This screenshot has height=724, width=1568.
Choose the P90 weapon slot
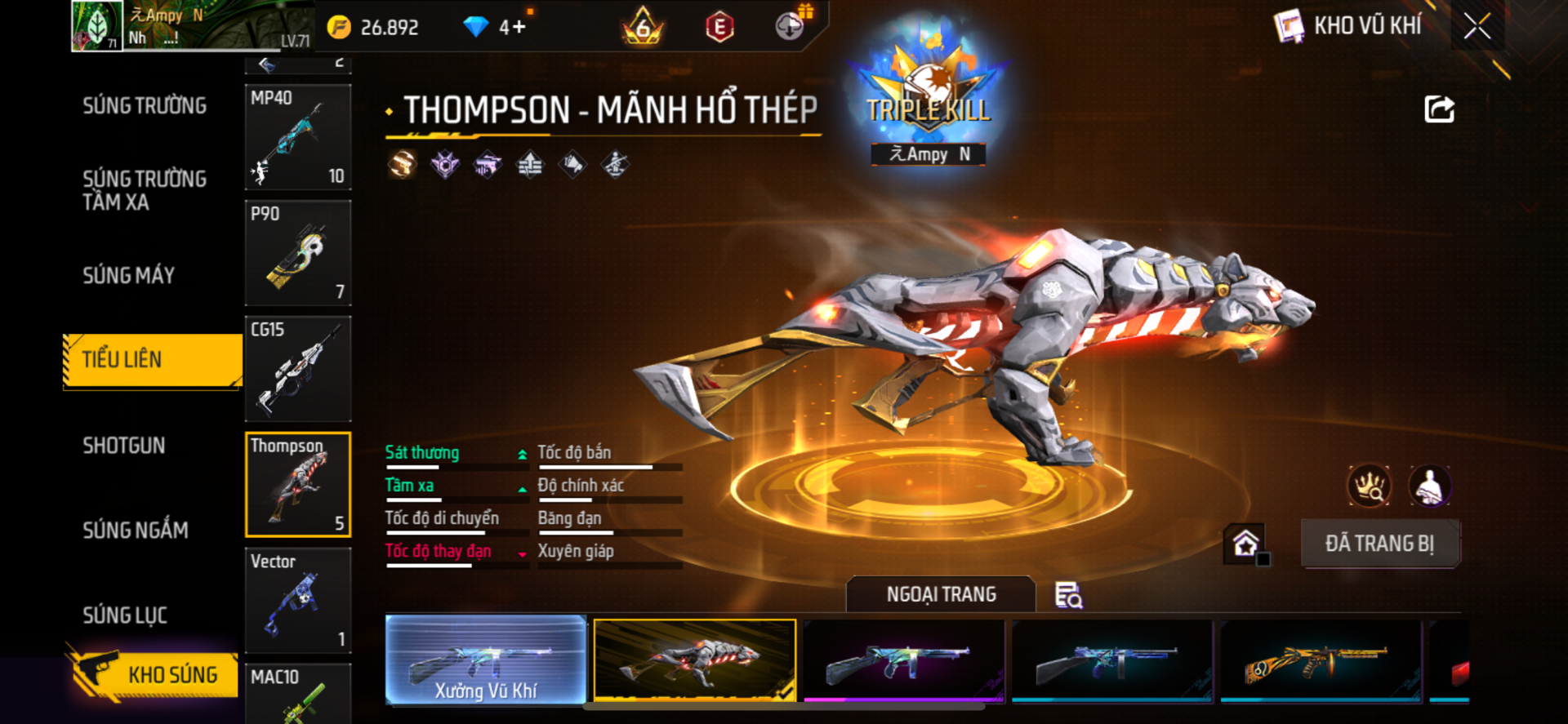click(298, 253)
